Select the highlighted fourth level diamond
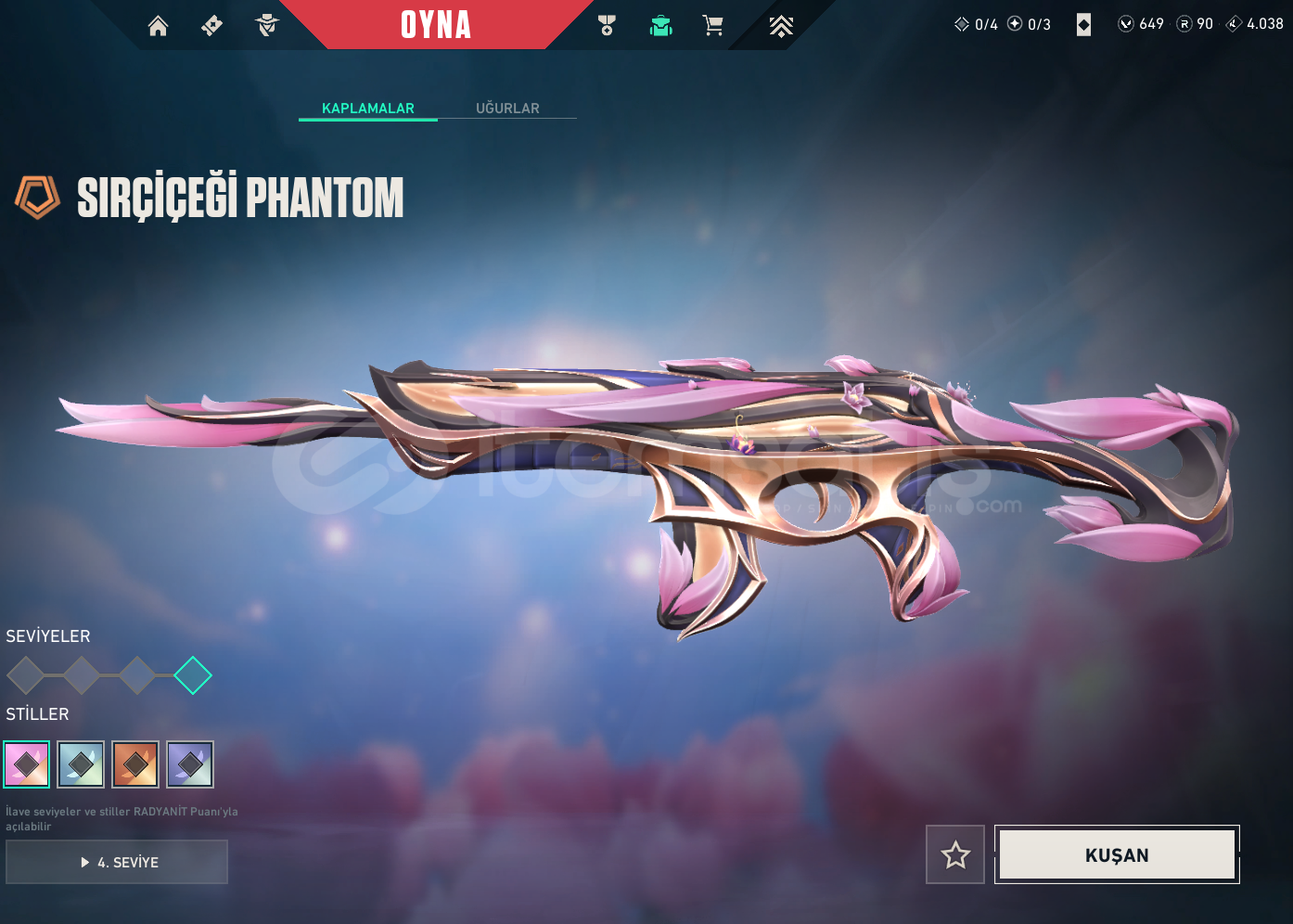1293x924 pixels. tap(193, 675)
